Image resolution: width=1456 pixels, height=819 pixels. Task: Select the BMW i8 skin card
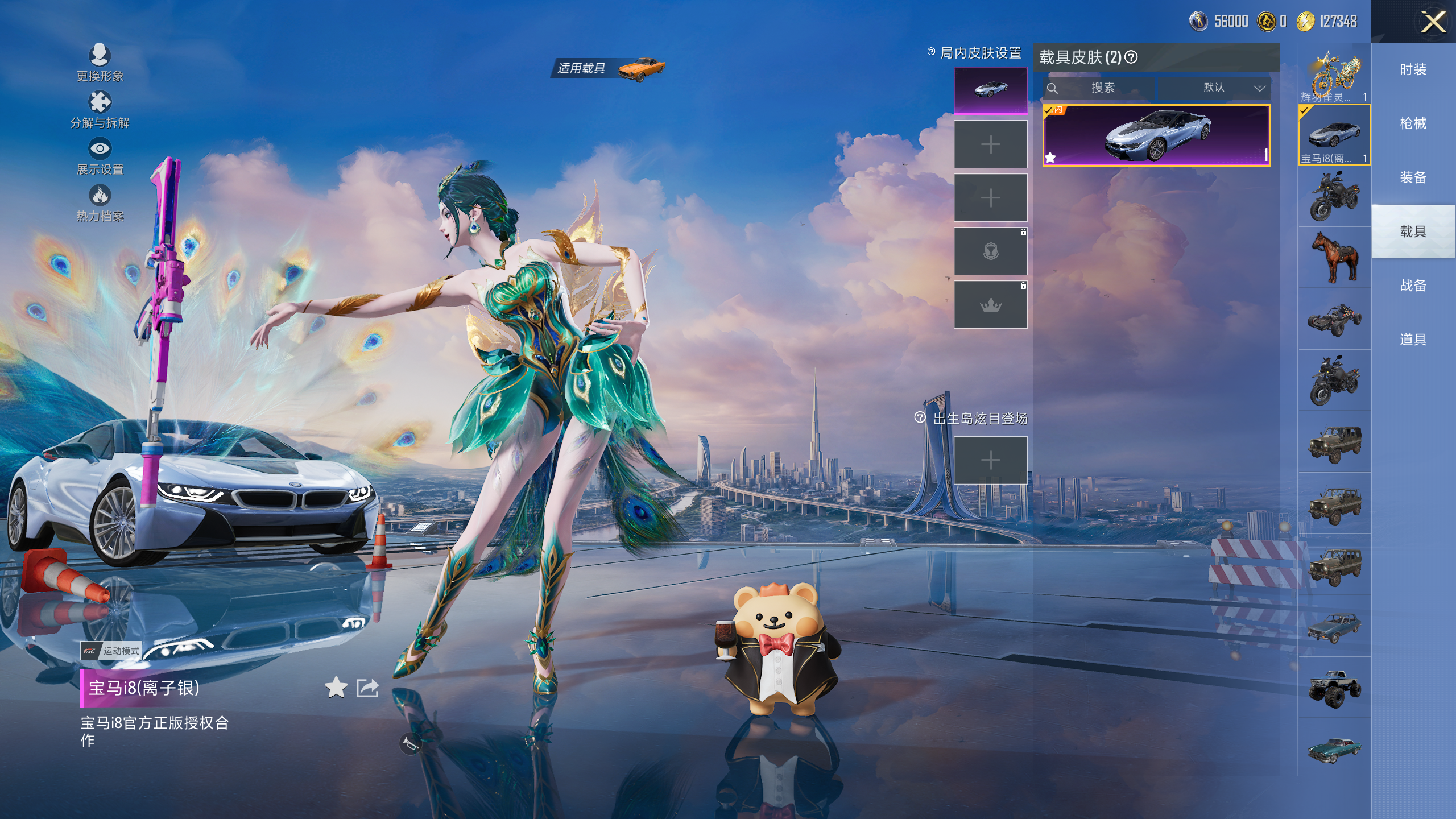pos(1156,135)
